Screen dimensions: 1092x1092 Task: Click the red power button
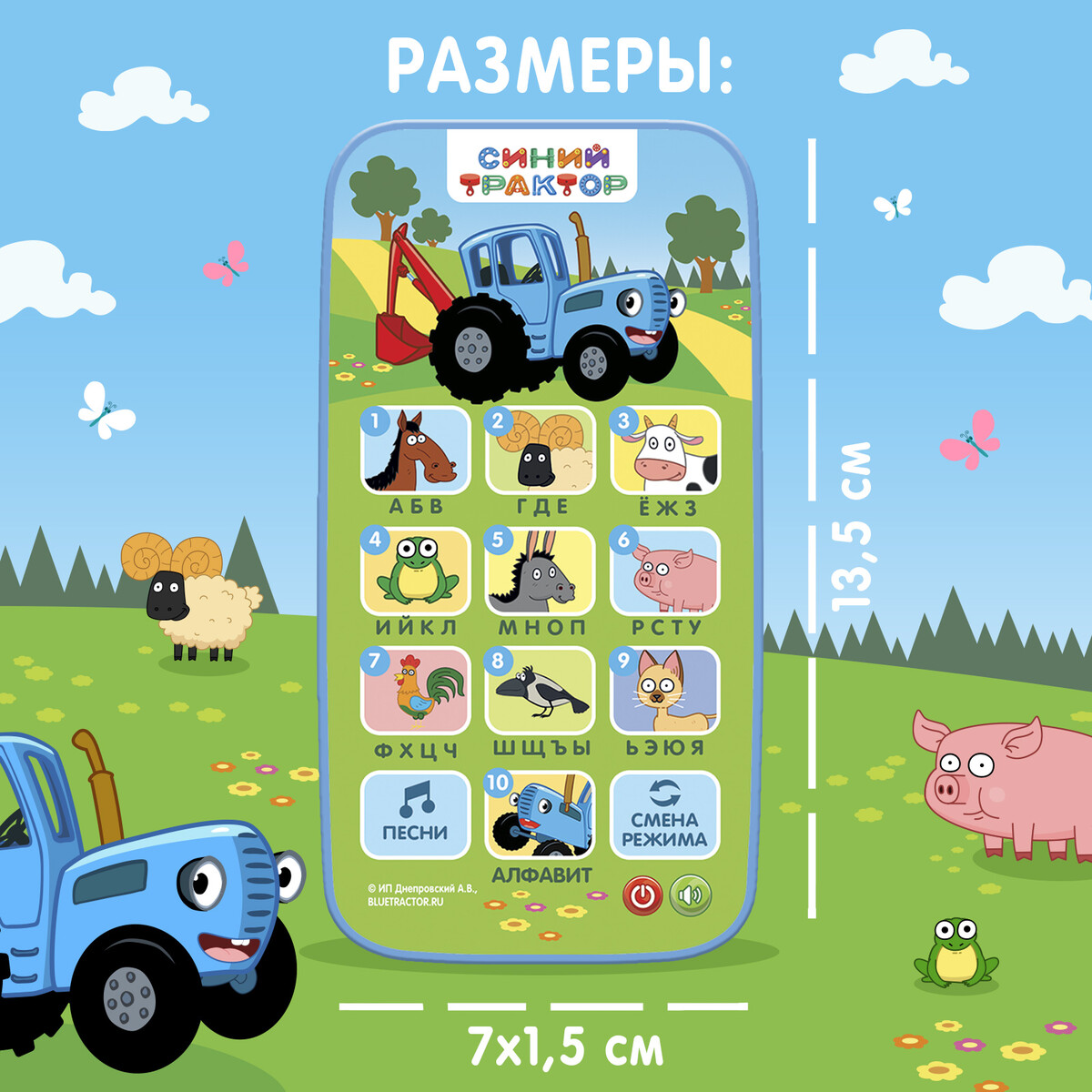tap(642, 895)
